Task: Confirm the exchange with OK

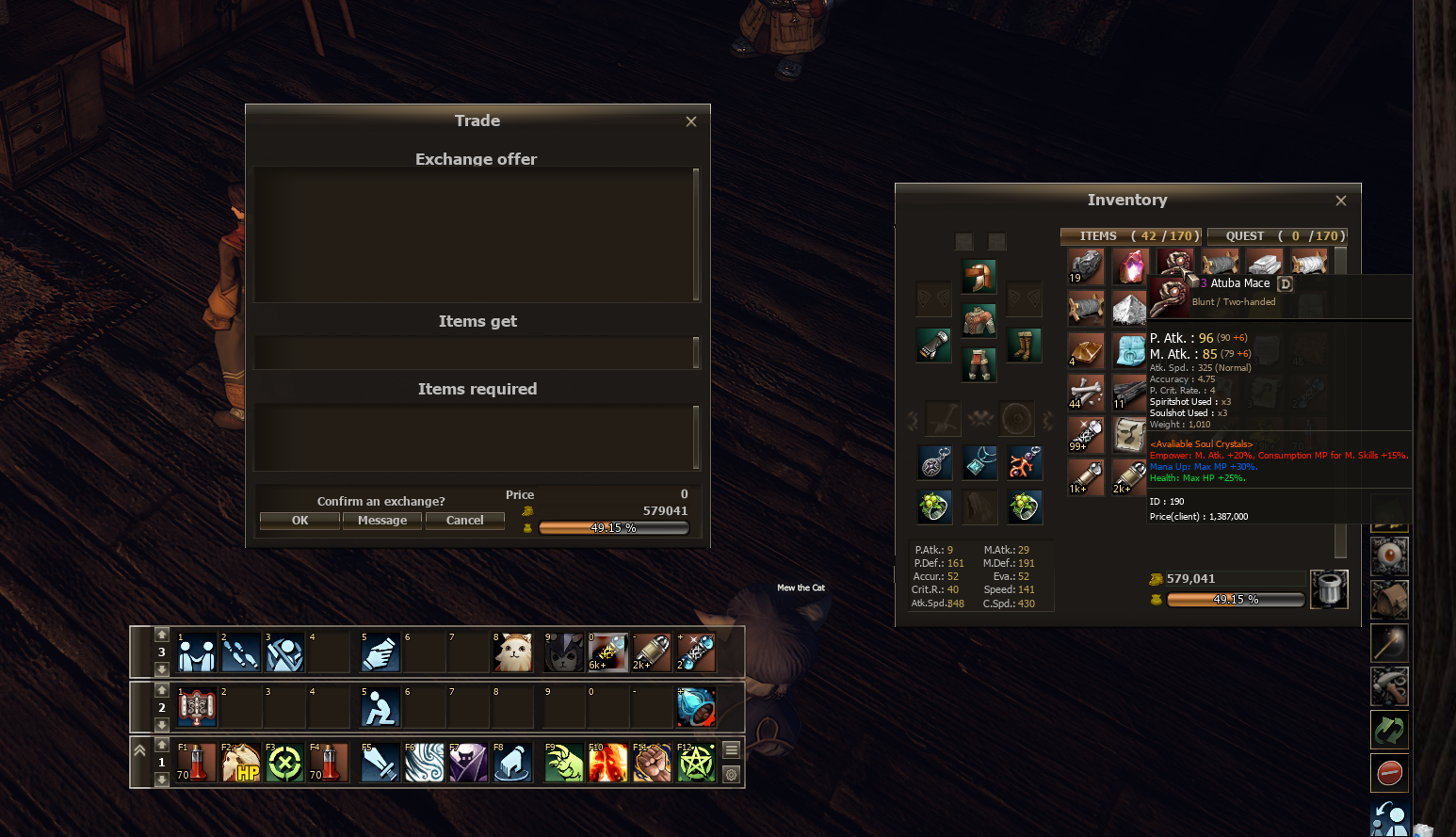Action: [299, 521]
